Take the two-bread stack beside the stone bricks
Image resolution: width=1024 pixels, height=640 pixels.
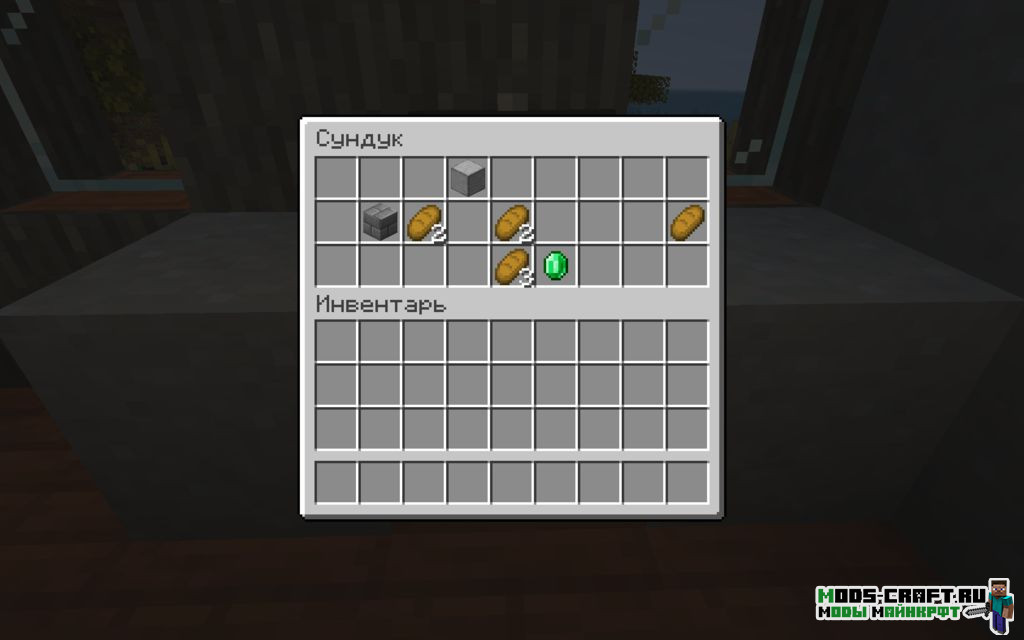click(423, 222)
